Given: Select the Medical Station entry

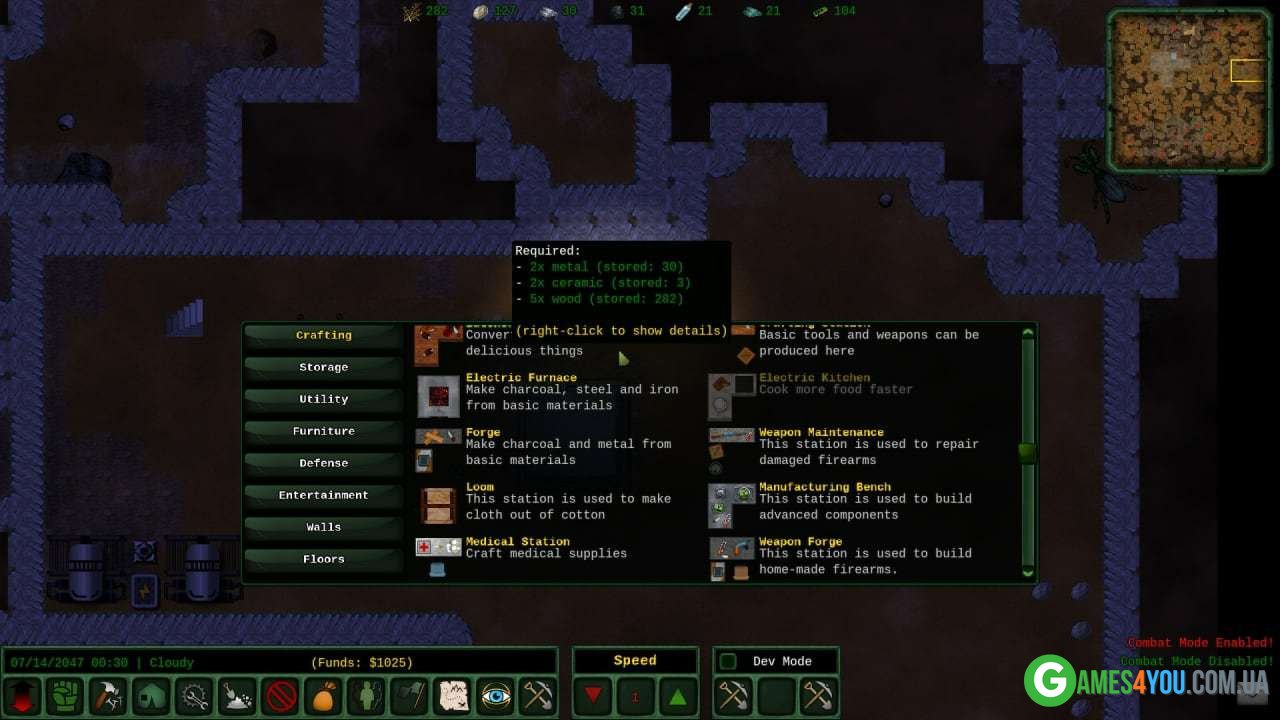Looking at the screenshot, I should (517, 542).
